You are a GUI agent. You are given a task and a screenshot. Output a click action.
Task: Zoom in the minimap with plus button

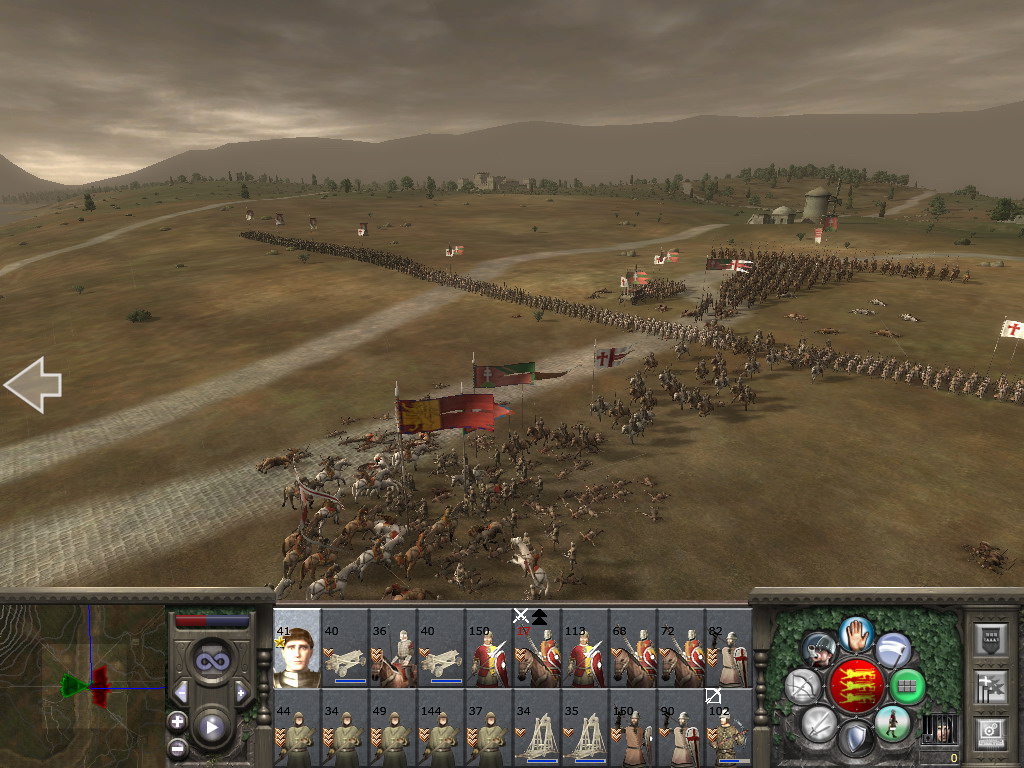177,721
